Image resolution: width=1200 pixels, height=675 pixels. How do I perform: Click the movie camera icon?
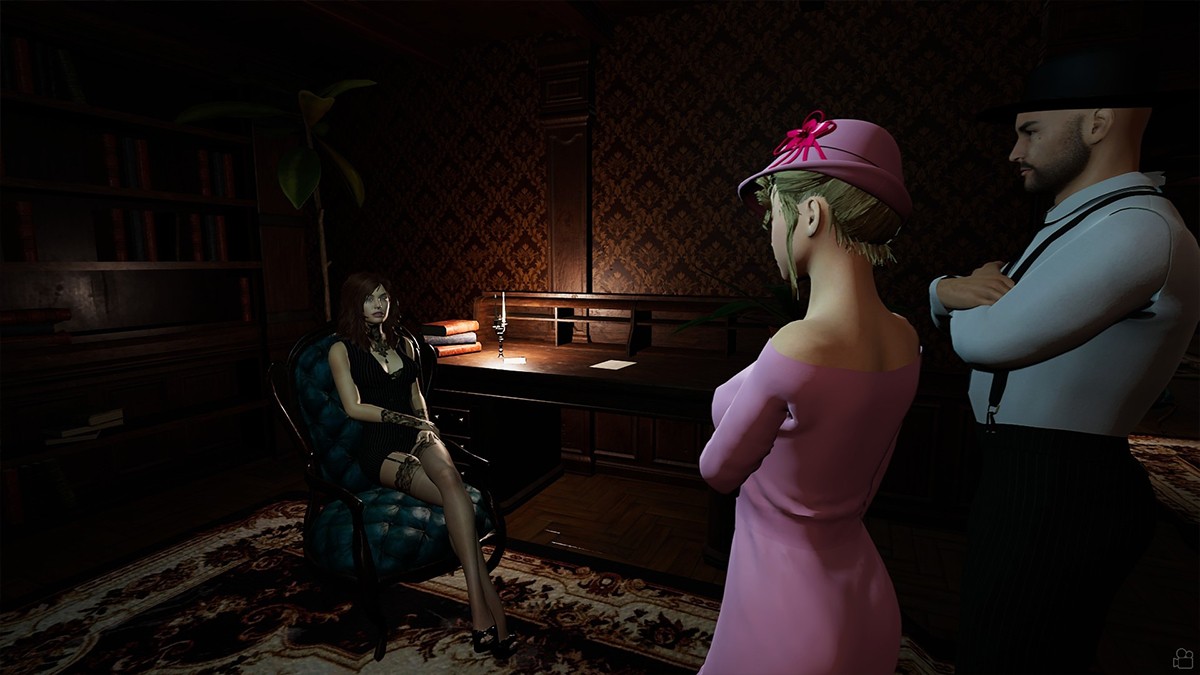(x=1183, y=658)
